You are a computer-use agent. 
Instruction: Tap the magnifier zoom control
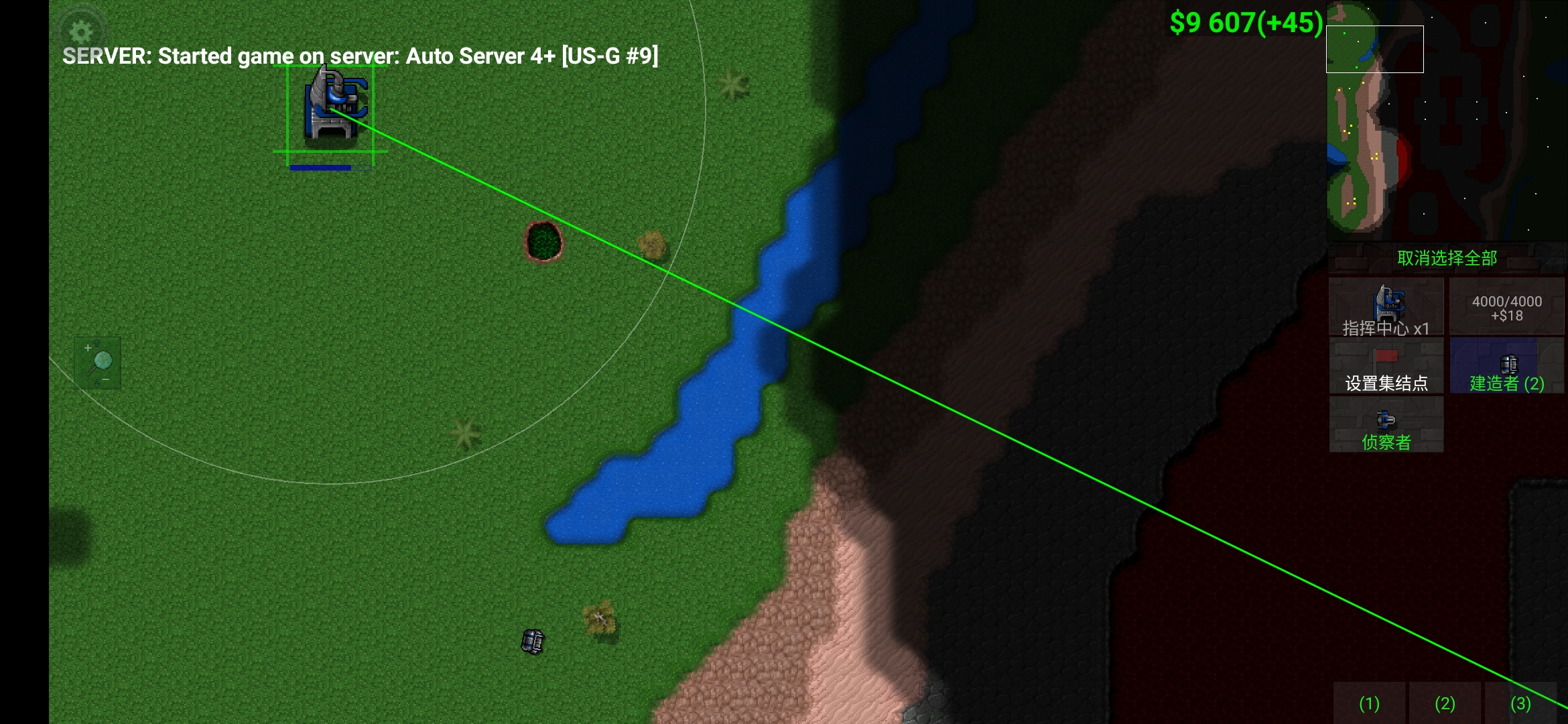[x=98, y=363]
